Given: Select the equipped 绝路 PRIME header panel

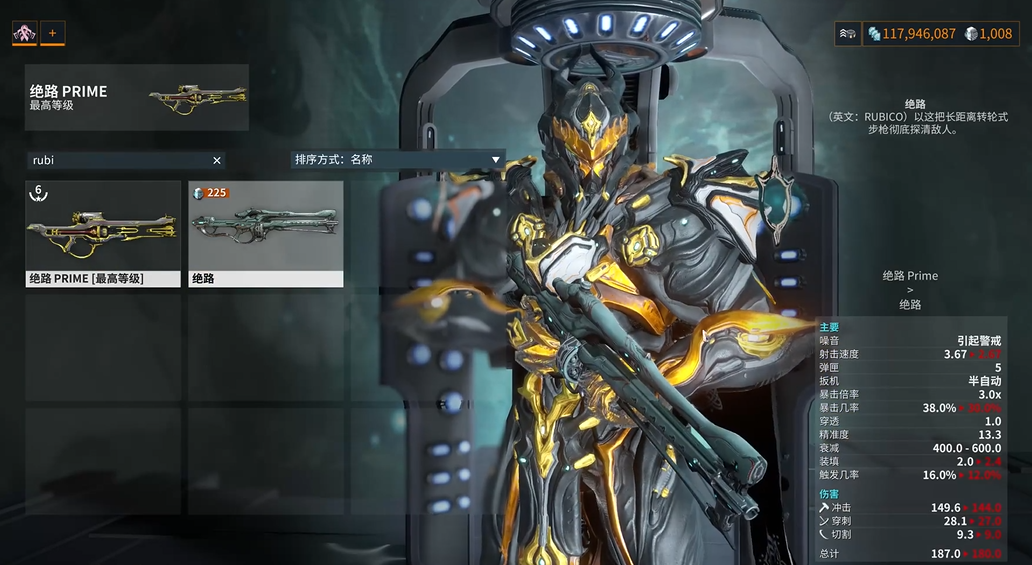Looking at the screenshot, I should point(137,97).
